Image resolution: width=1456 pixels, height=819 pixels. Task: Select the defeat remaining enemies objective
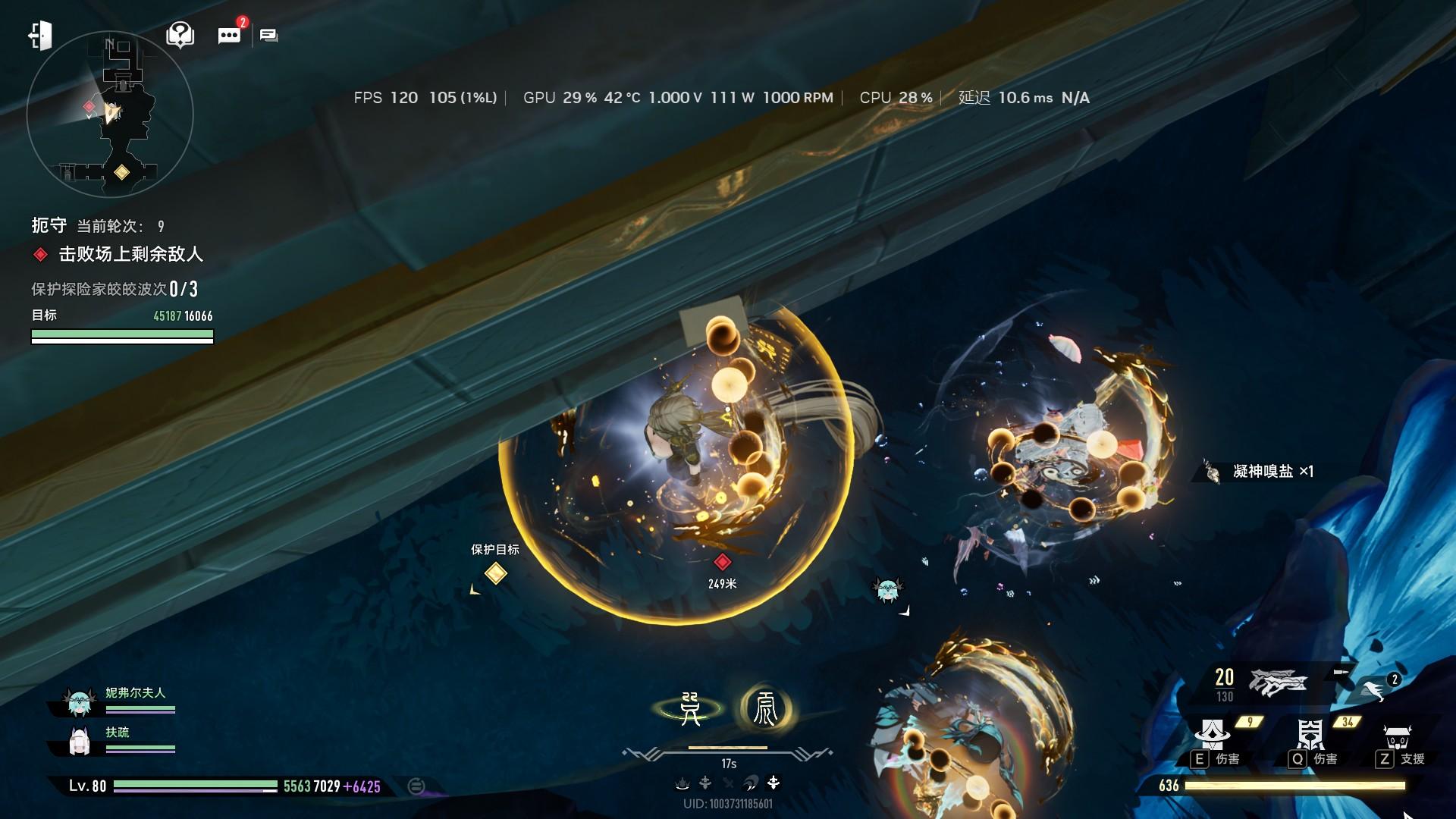[x=130, y=255]
